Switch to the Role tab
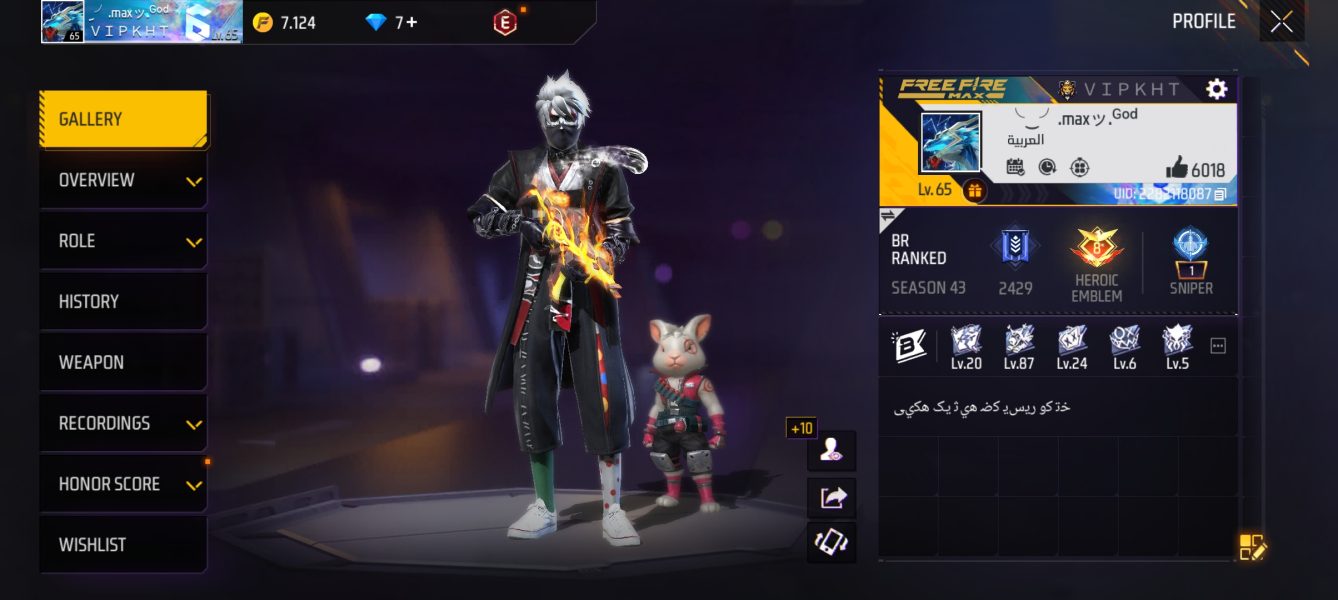 (x=123, y=241)
